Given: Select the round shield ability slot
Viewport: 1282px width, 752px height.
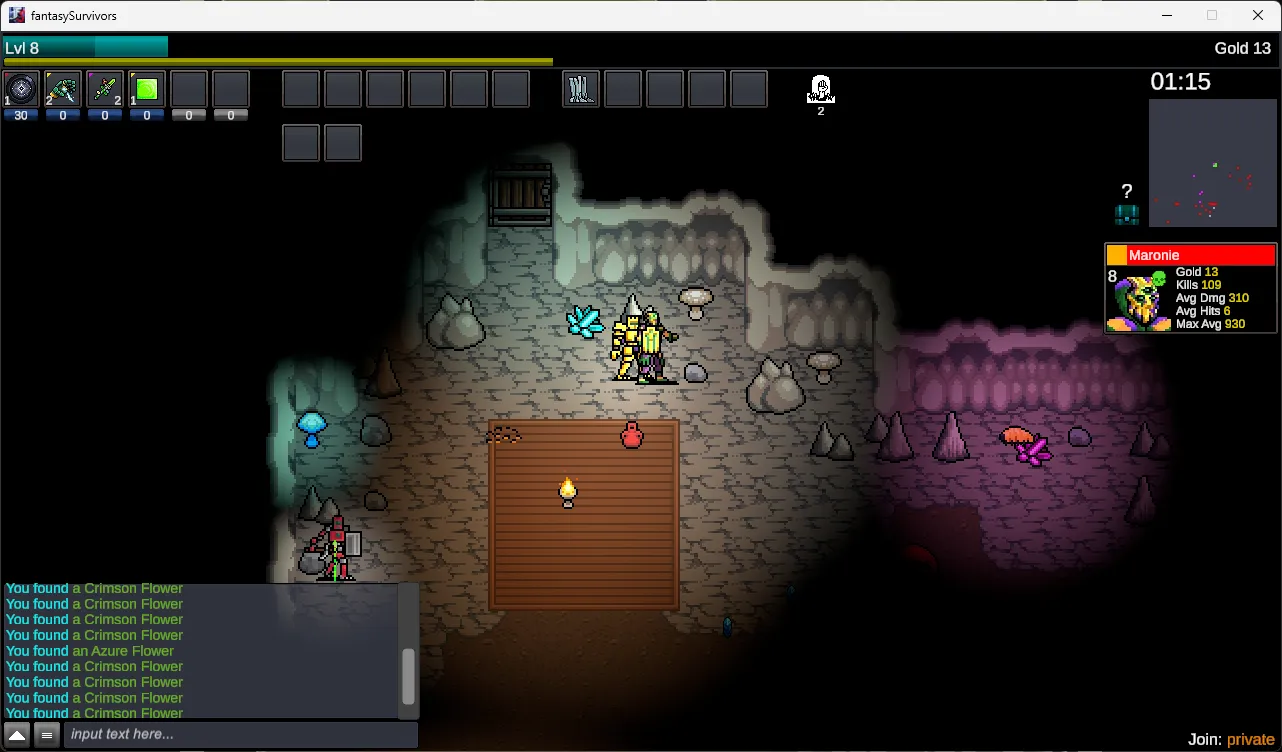Looking at the screenshot, I should tap(21, 89).
